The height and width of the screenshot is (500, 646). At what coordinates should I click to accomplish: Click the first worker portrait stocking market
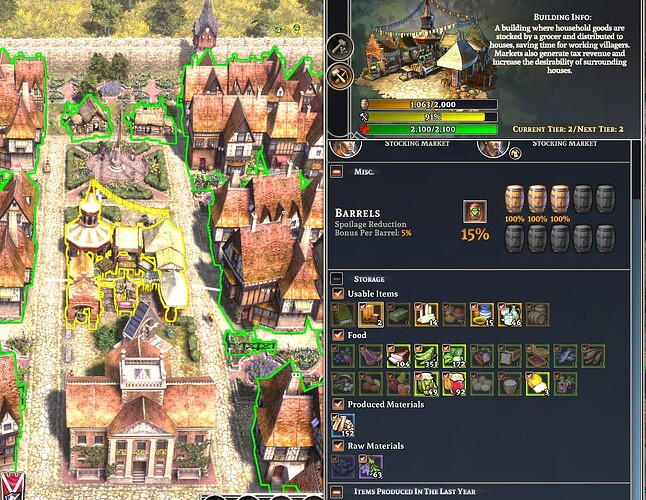click(x=345, y=148)
